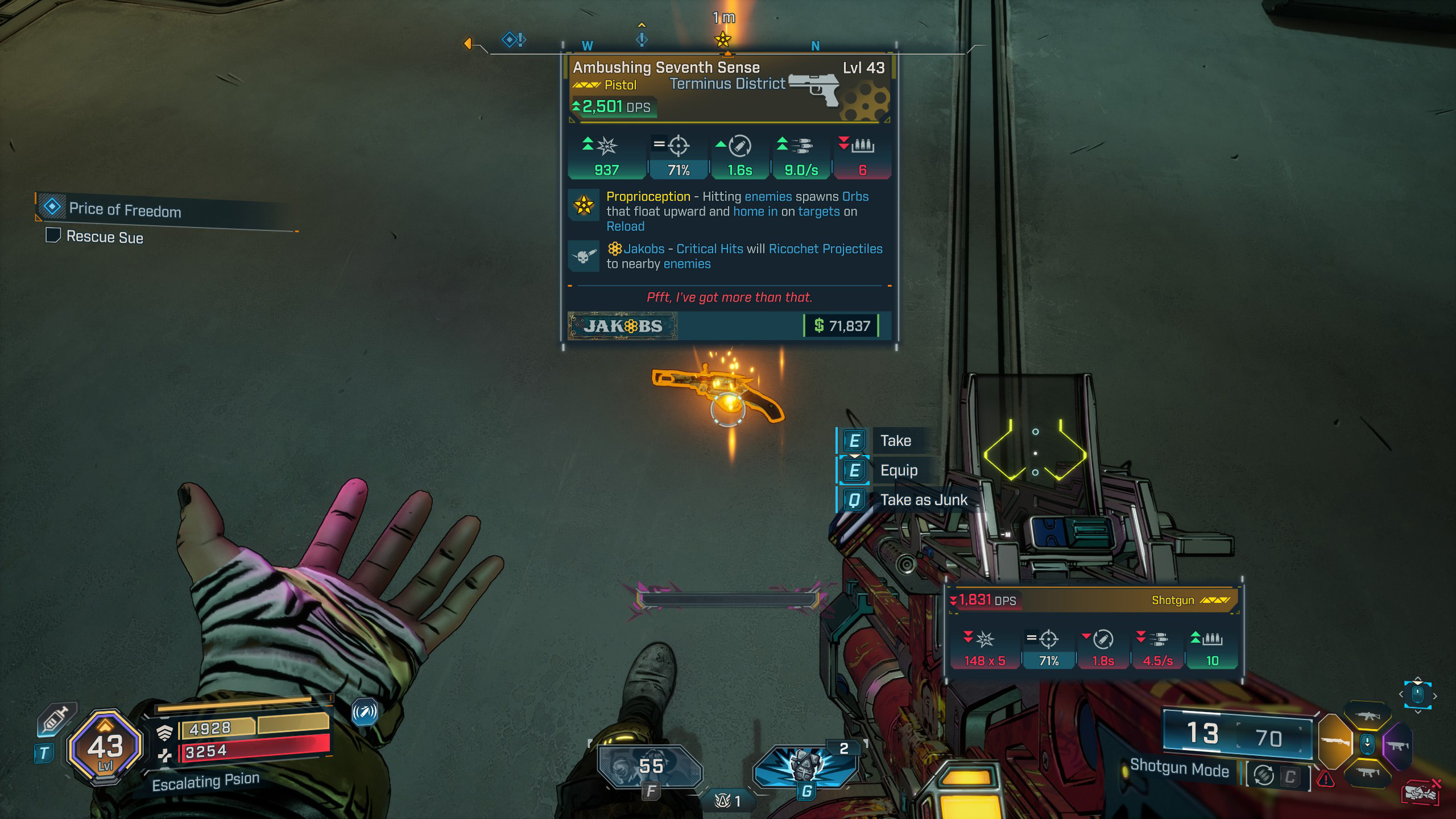This screenshot has height=819, width=1456.
Task: Select the blue bullet signal status icon
Action: click(x=365, y=712)
